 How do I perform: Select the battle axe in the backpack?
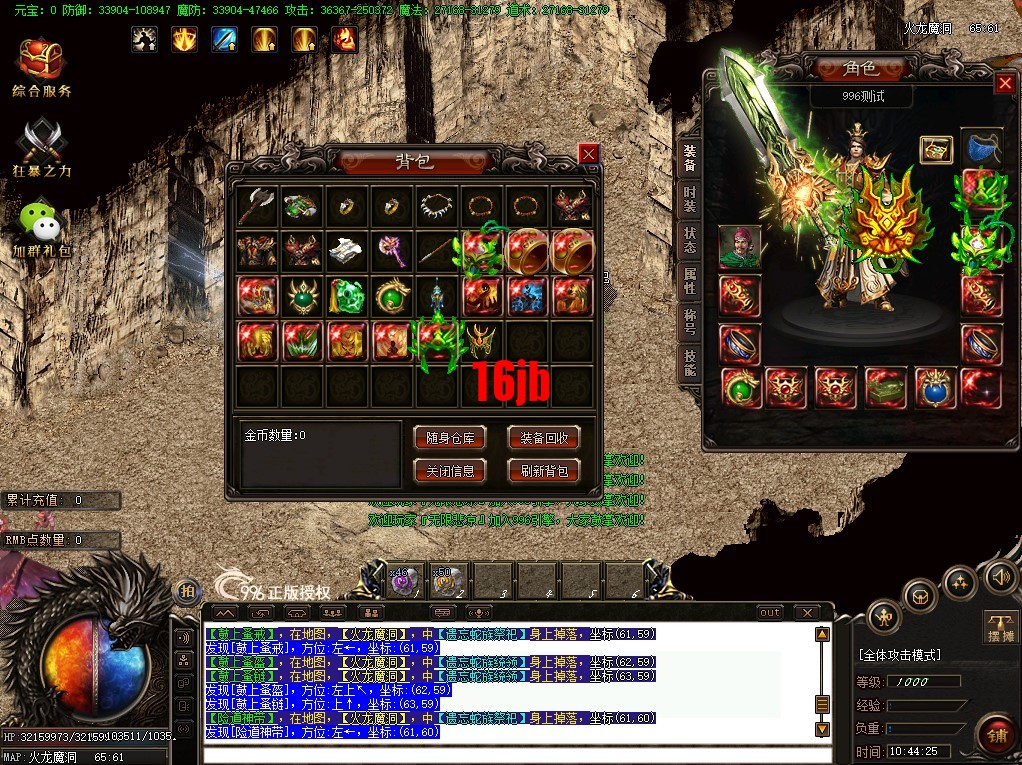257,206
